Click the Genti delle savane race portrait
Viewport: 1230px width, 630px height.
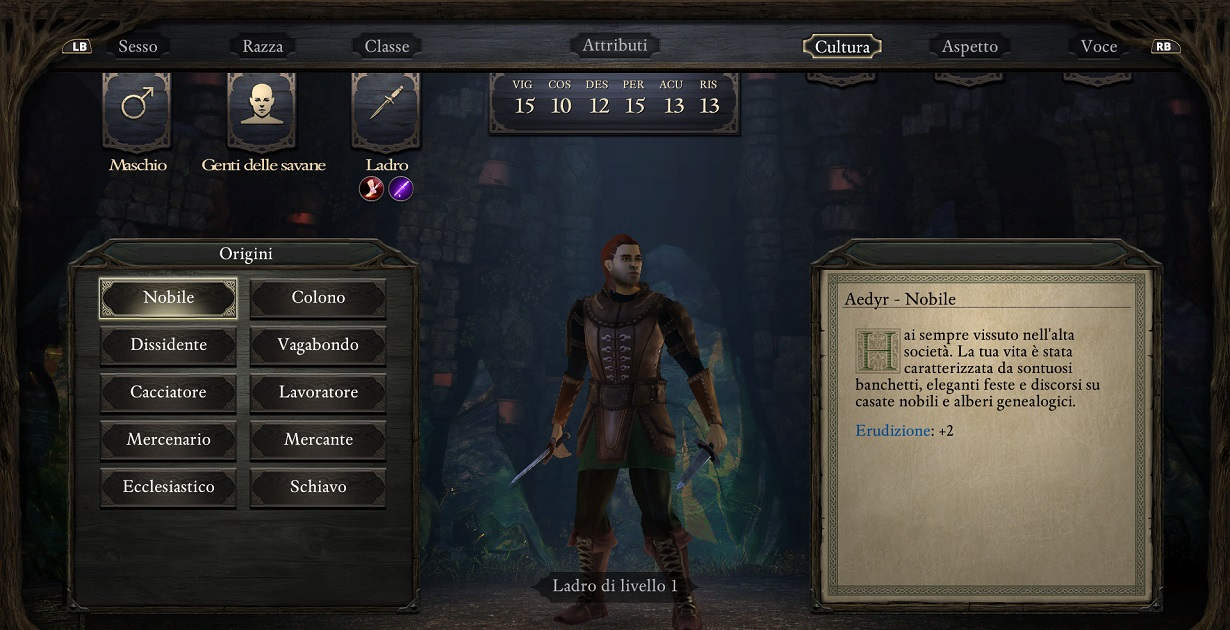click(x=262, y=104)
